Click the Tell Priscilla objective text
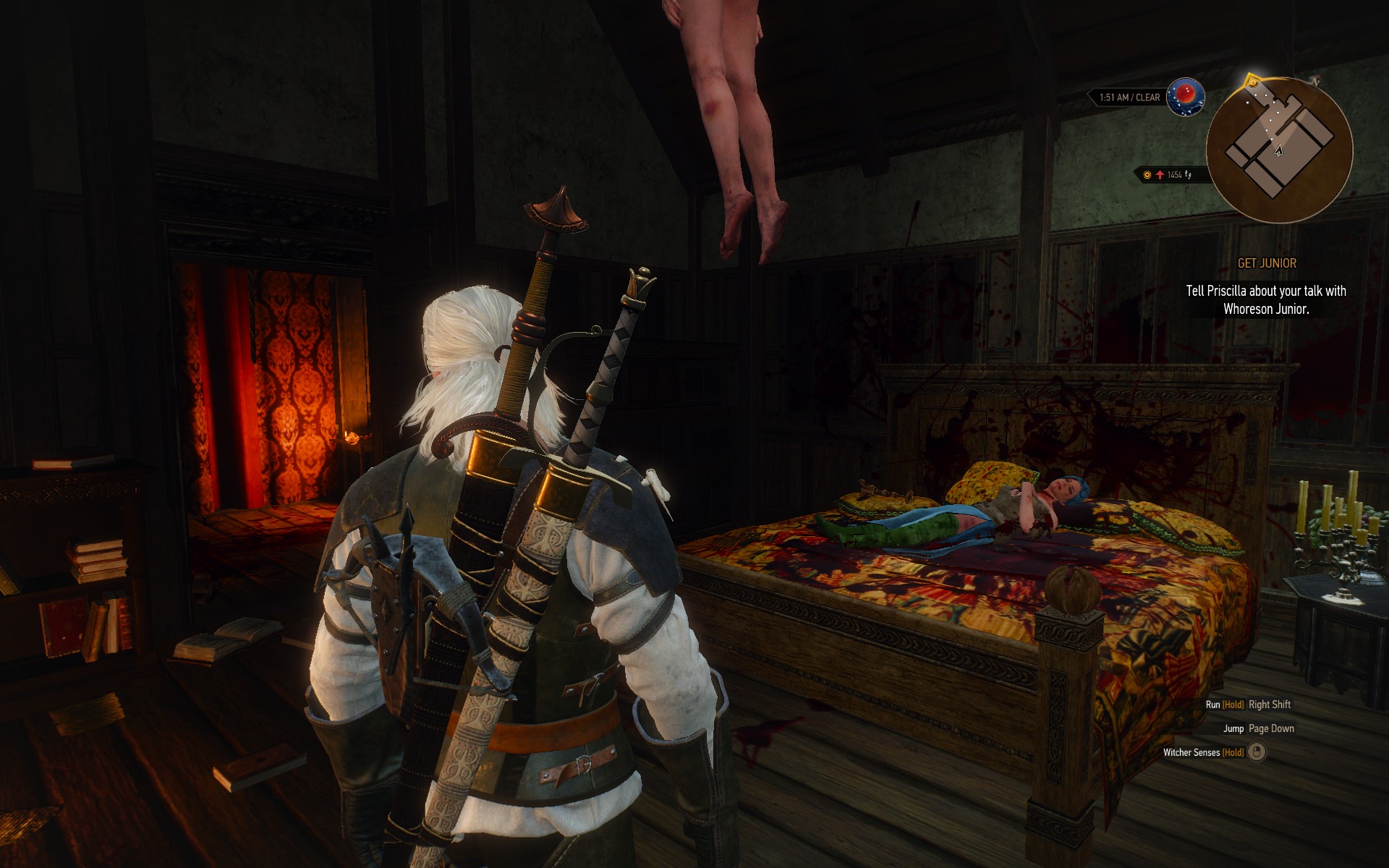 tap(1266, 299)
